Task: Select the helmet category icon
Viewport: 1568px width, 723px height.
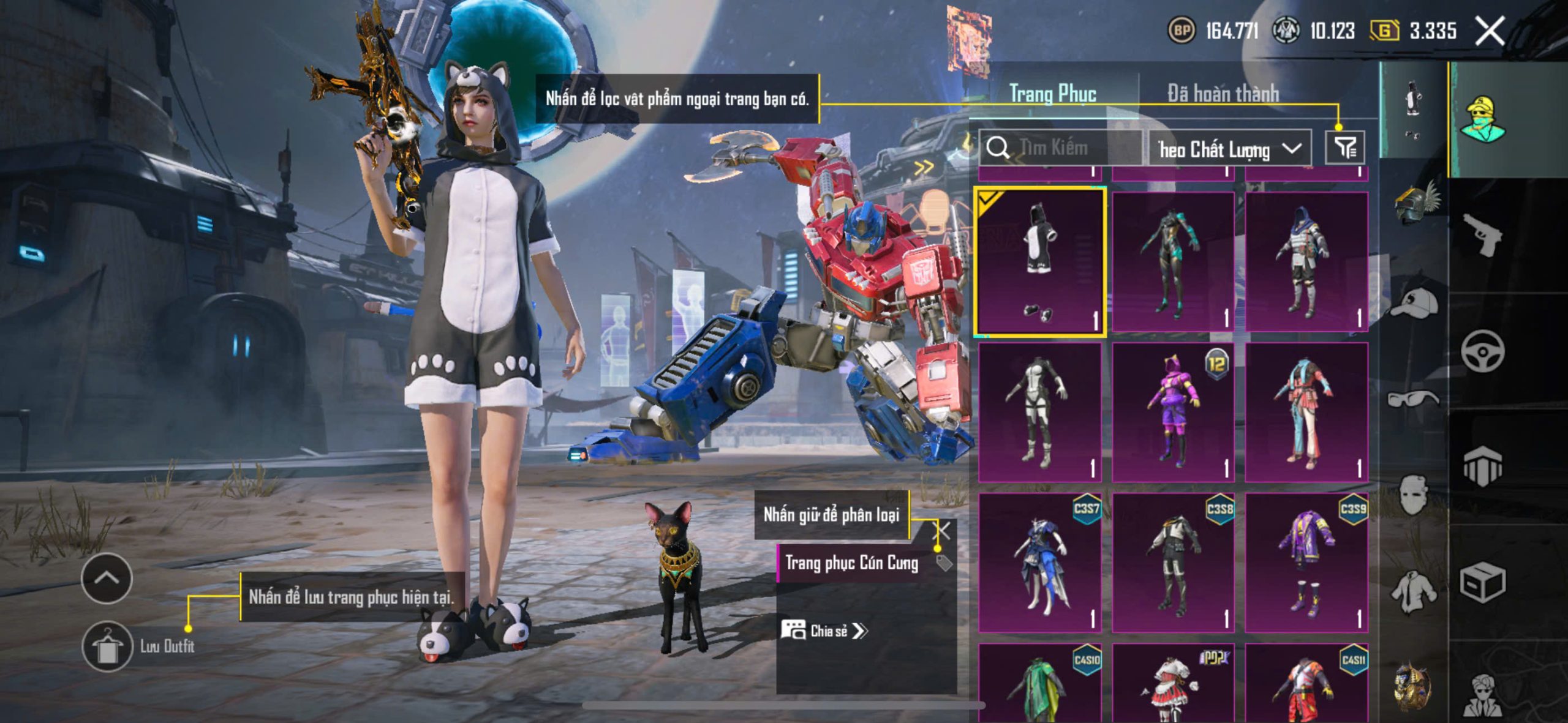Action: [x=1415, y=203]
